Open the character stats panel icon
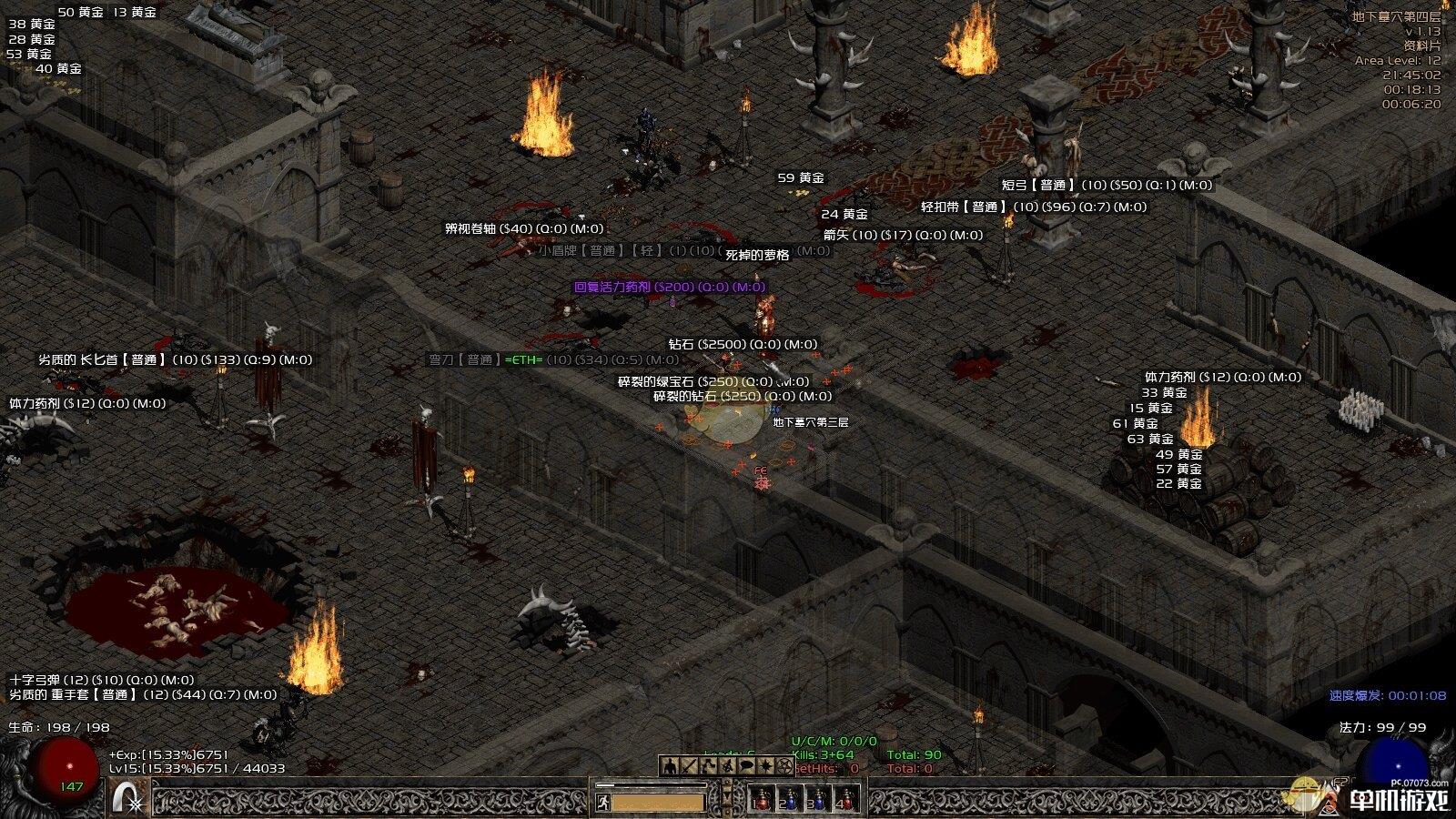The image size is (1456, 819). 670,766
